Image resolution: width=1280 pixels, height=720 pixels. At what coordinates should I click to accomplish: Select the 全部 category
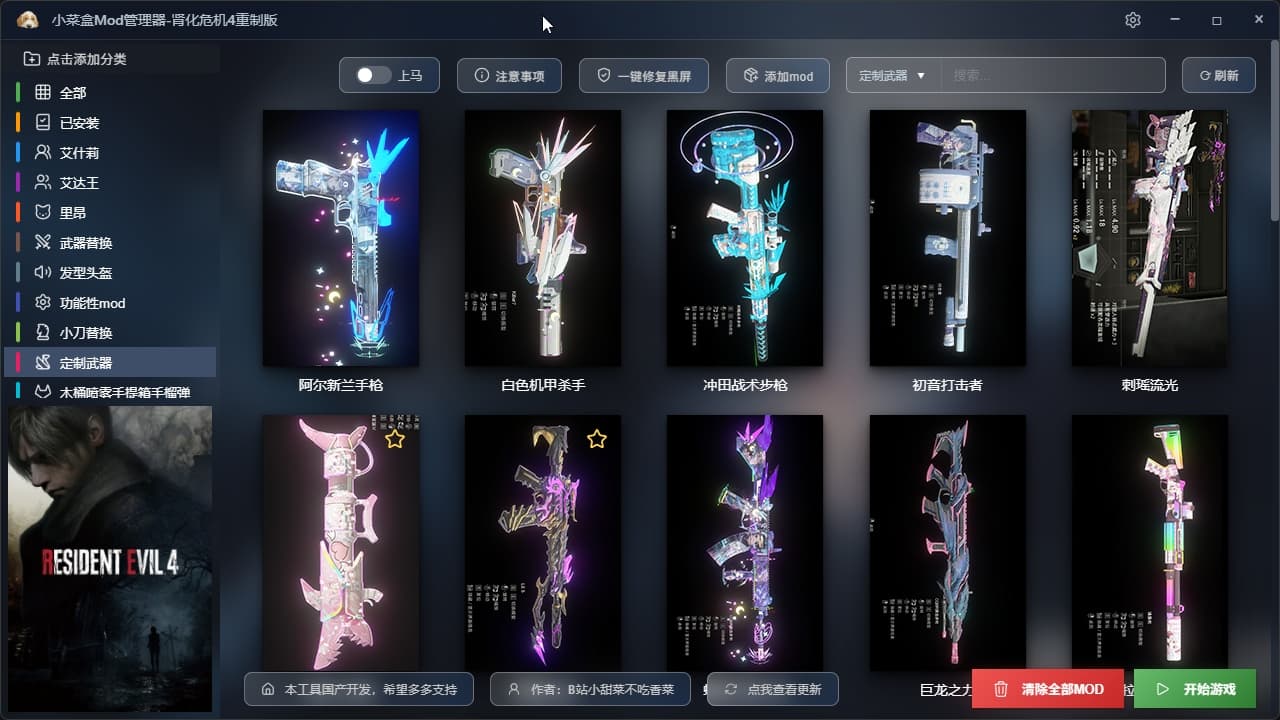(73, 93)
